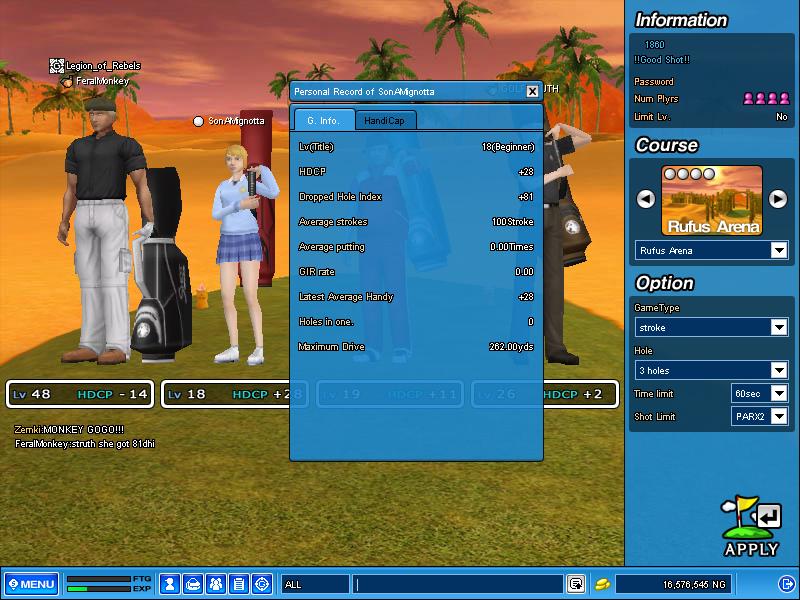
Task: Click the chat message input field
Action: (x=458, y=584)
